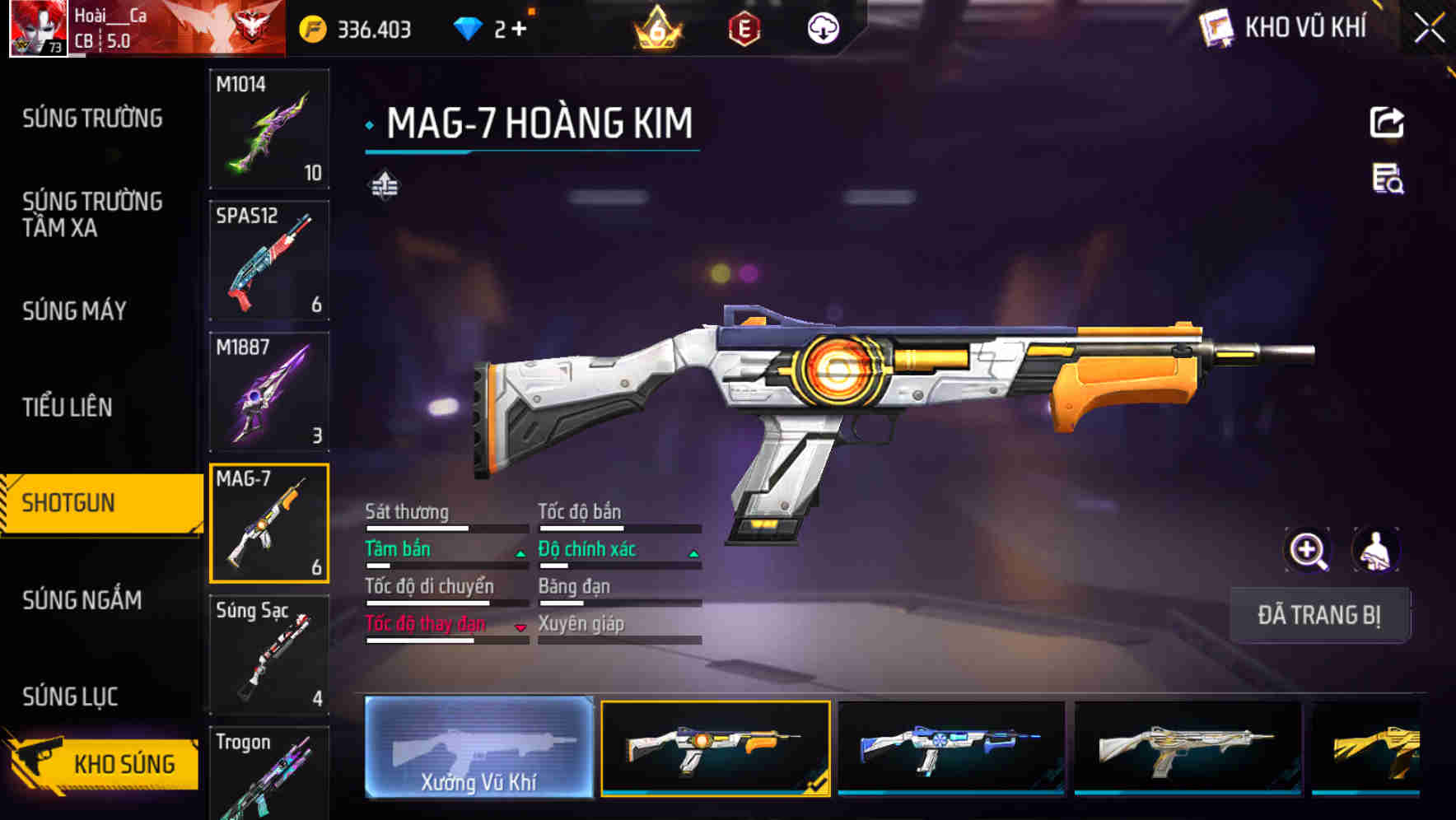1456x820 pixels.
Task: Preview the weapon on character
Action: 1375,550
